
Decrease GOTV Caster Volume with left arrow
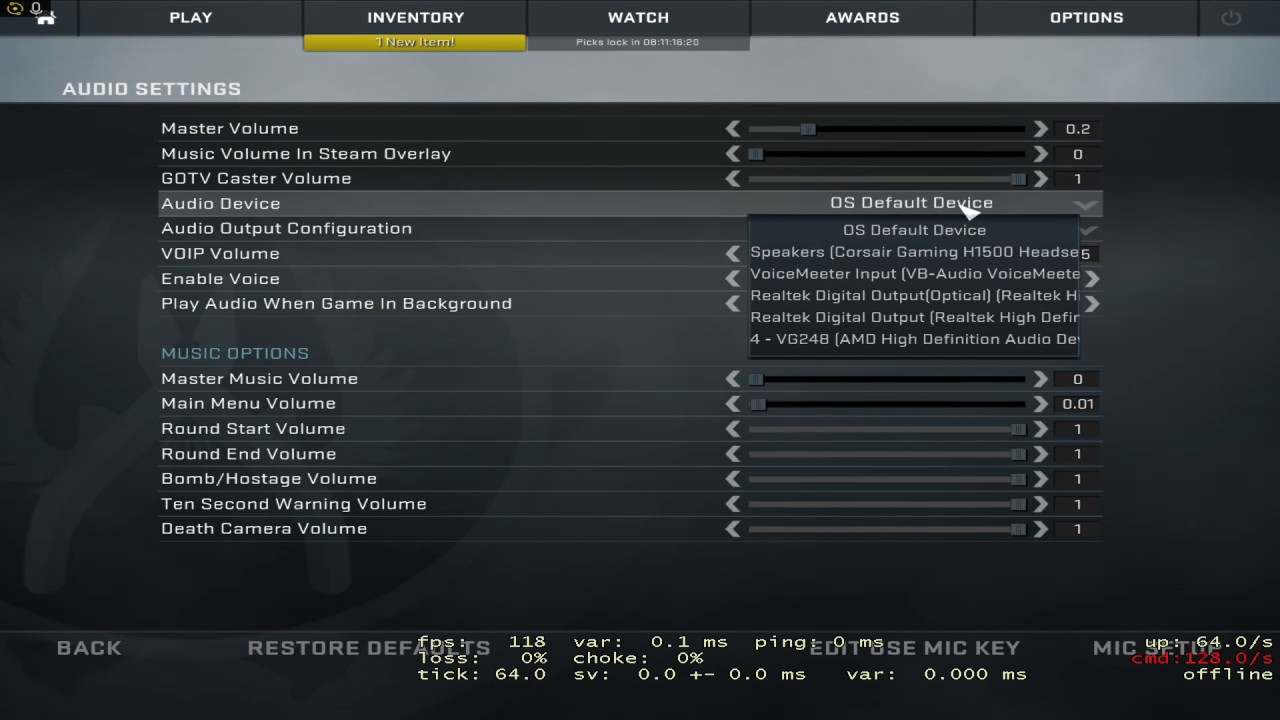(733, 179)
